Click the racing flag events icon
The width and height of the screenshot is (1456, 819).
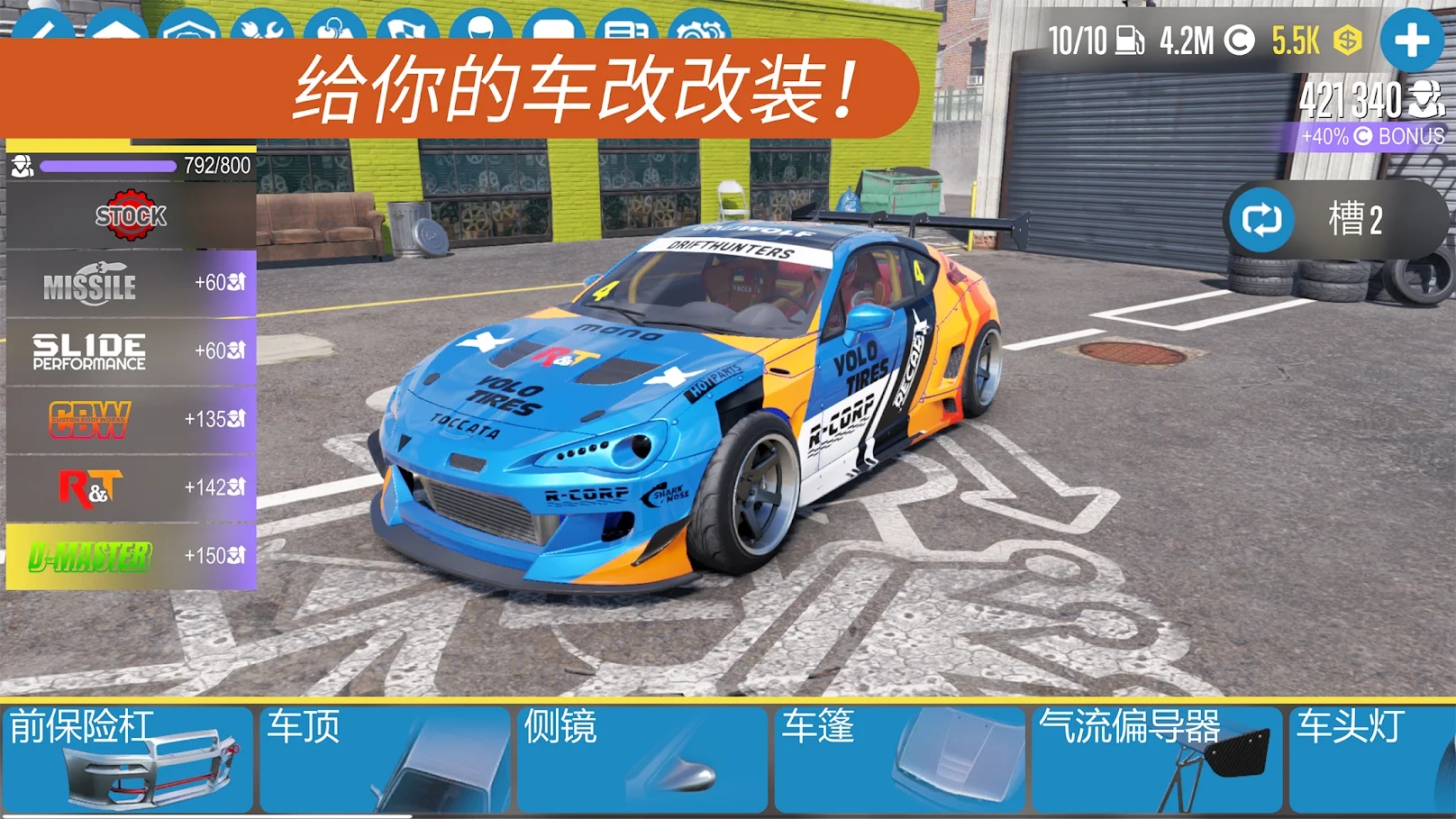click(405, 23)
